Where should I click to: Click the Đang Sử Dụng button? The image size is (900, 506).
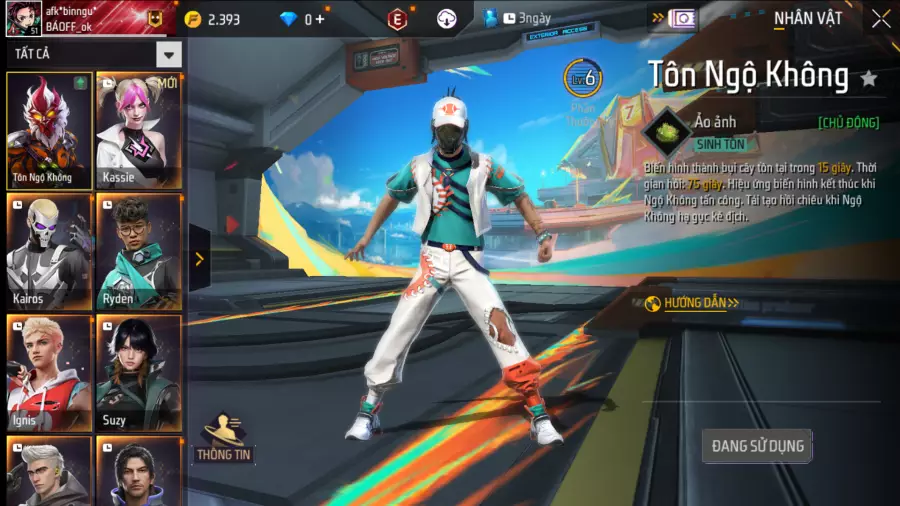point(757,446)
